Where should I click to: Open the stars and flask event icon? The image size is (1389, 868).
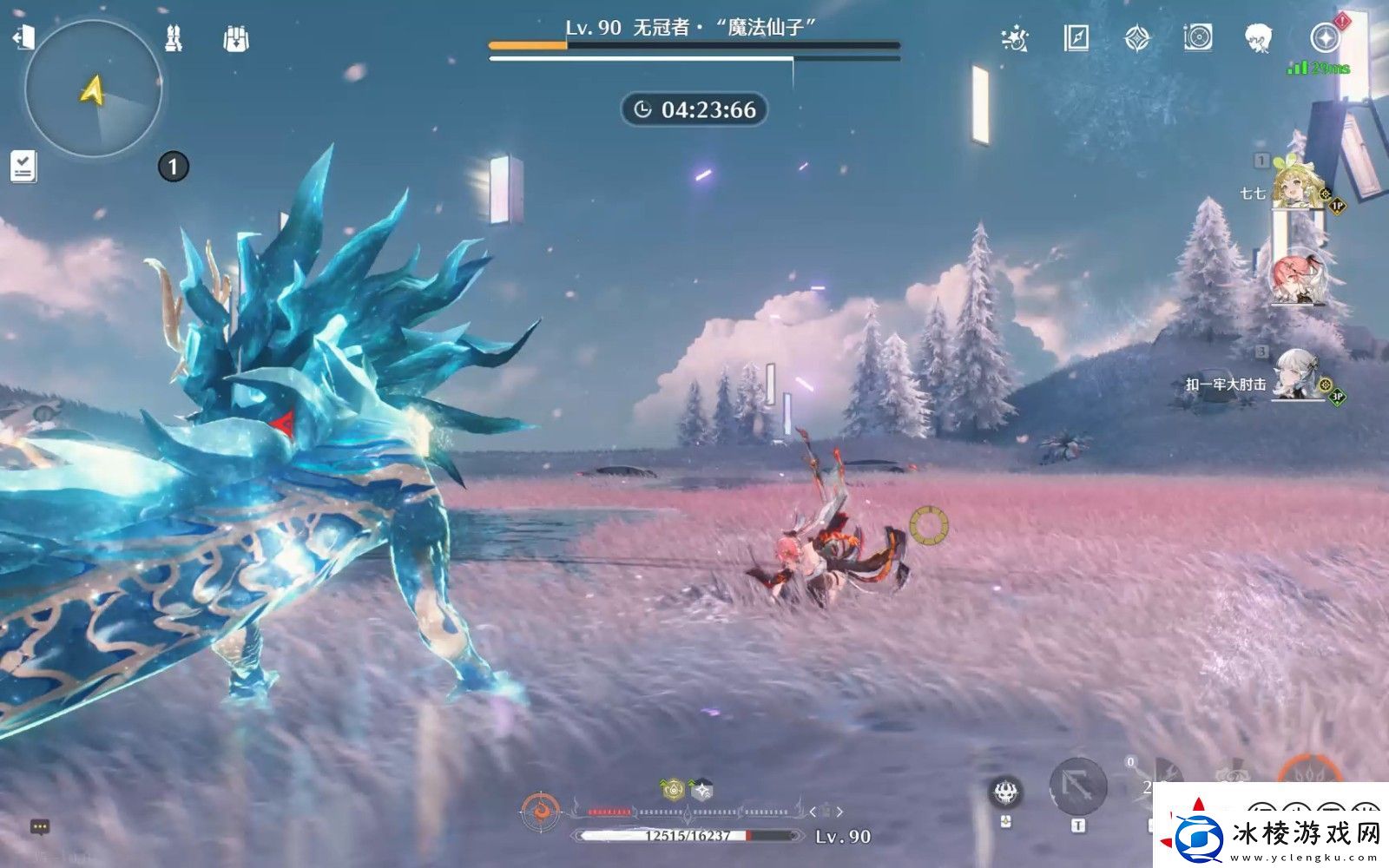(x=1014, y=38)
